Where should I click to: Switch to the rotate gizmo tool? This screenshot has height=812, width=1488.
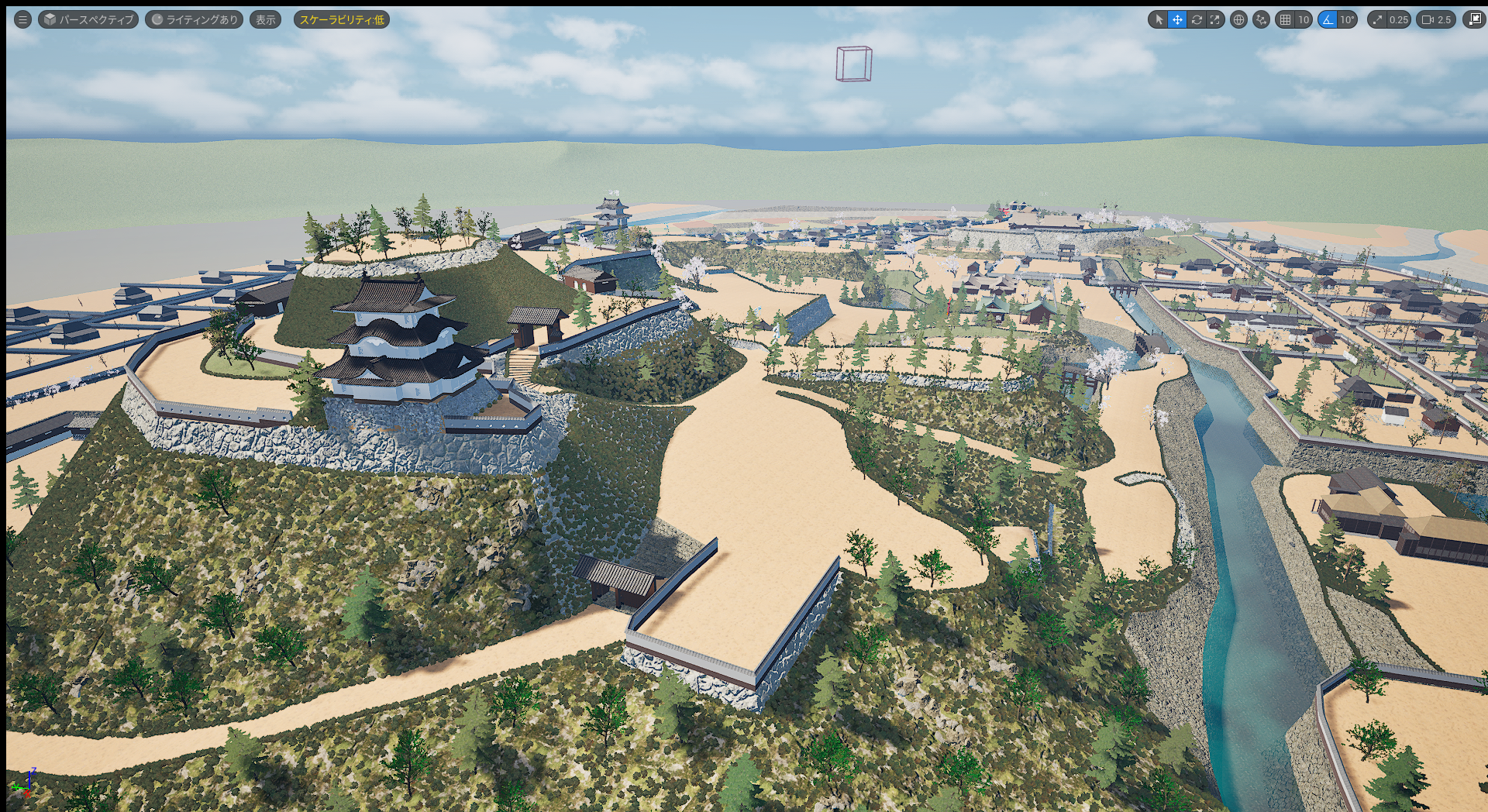pyautogui.click(x=1197, y=19)
